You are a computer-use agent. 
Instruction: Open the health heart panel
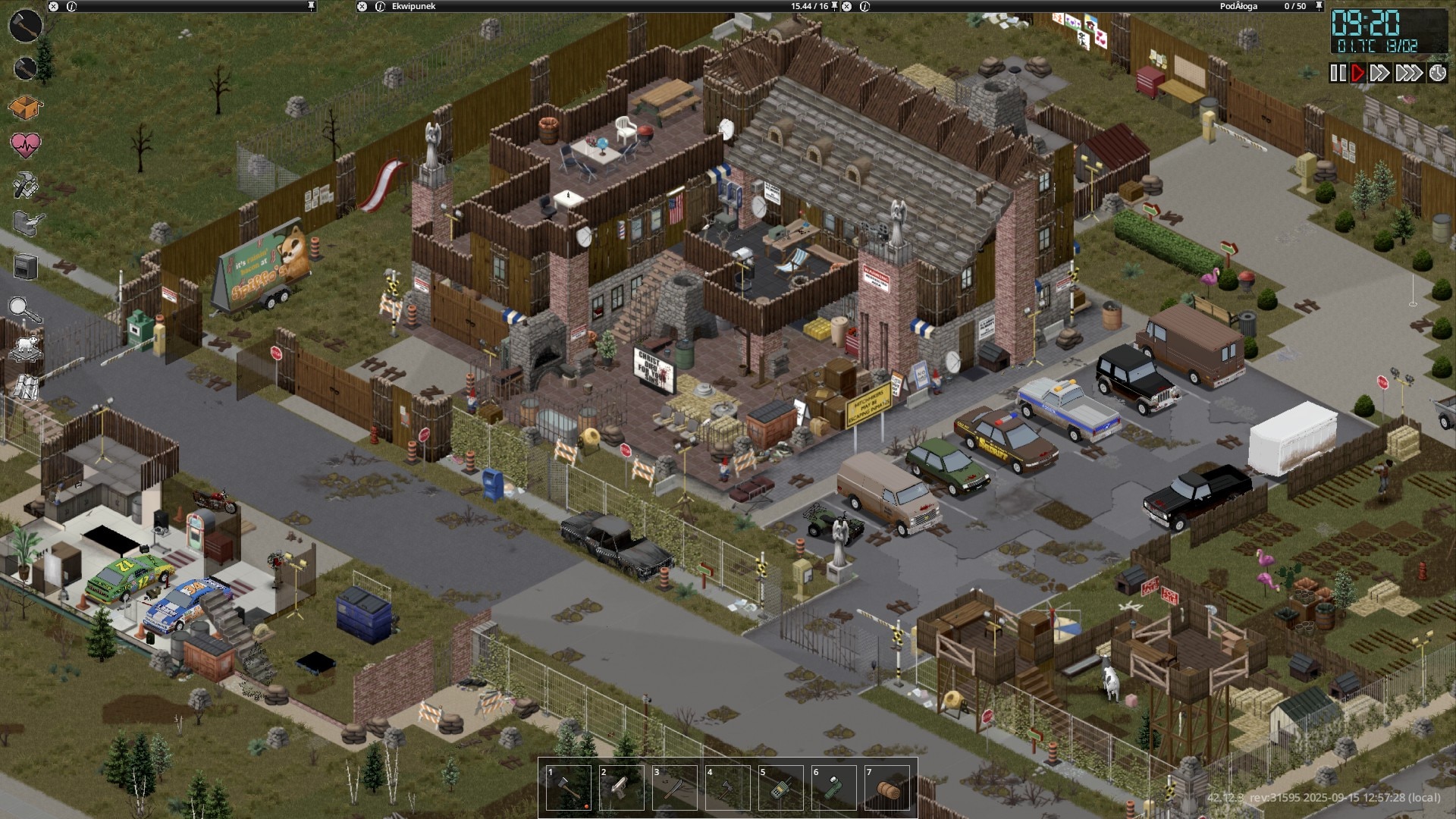(x=25, y=144)
